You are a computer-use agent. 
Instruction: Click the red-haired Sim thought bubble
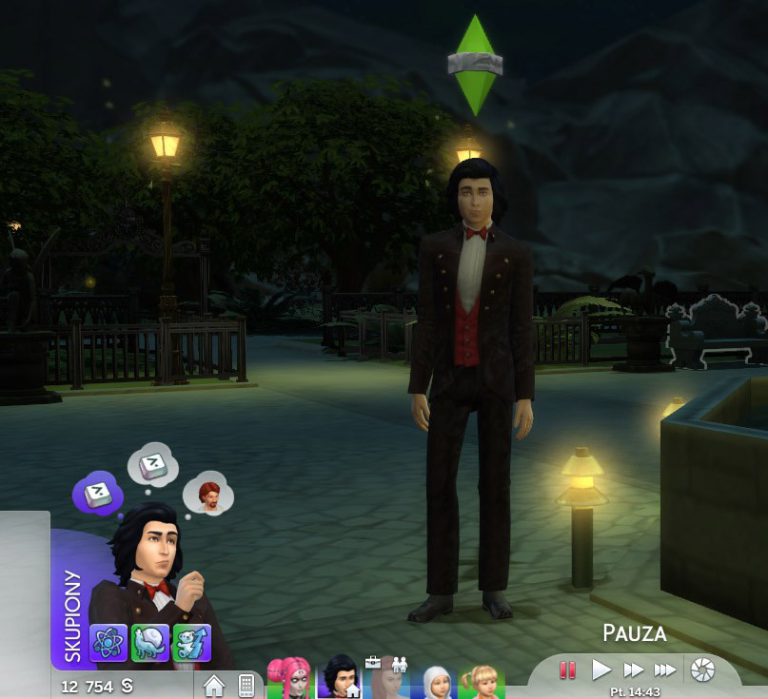click(x=209, y=494)
